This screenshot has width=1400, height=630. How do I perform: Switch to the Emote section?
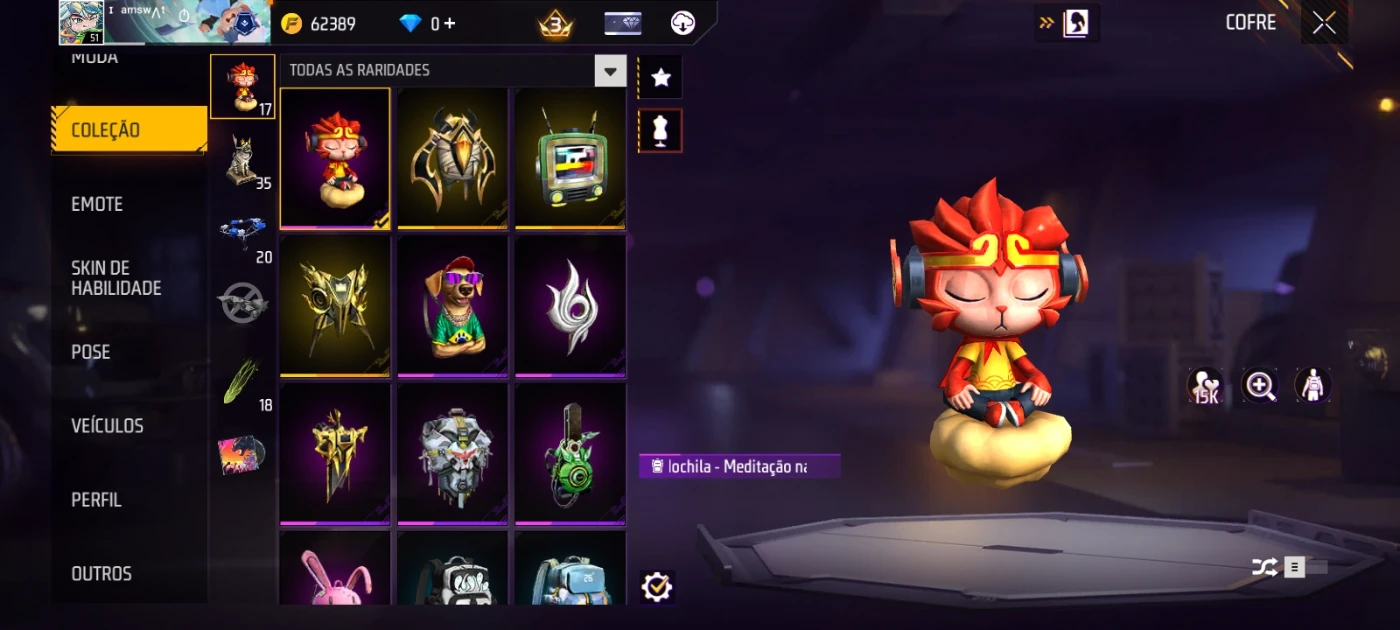point(97,204)
